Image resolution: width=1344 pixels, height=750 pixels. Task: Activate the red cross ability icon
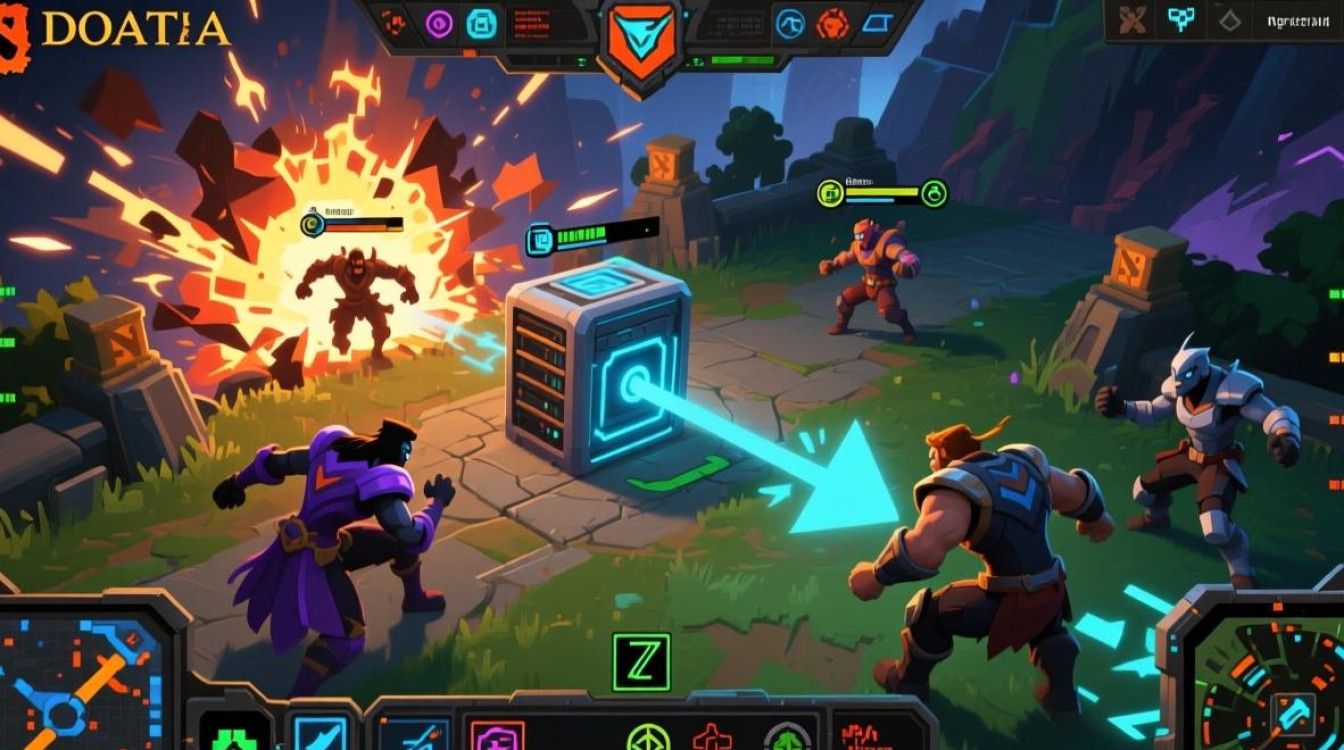[x=712, y=739]
